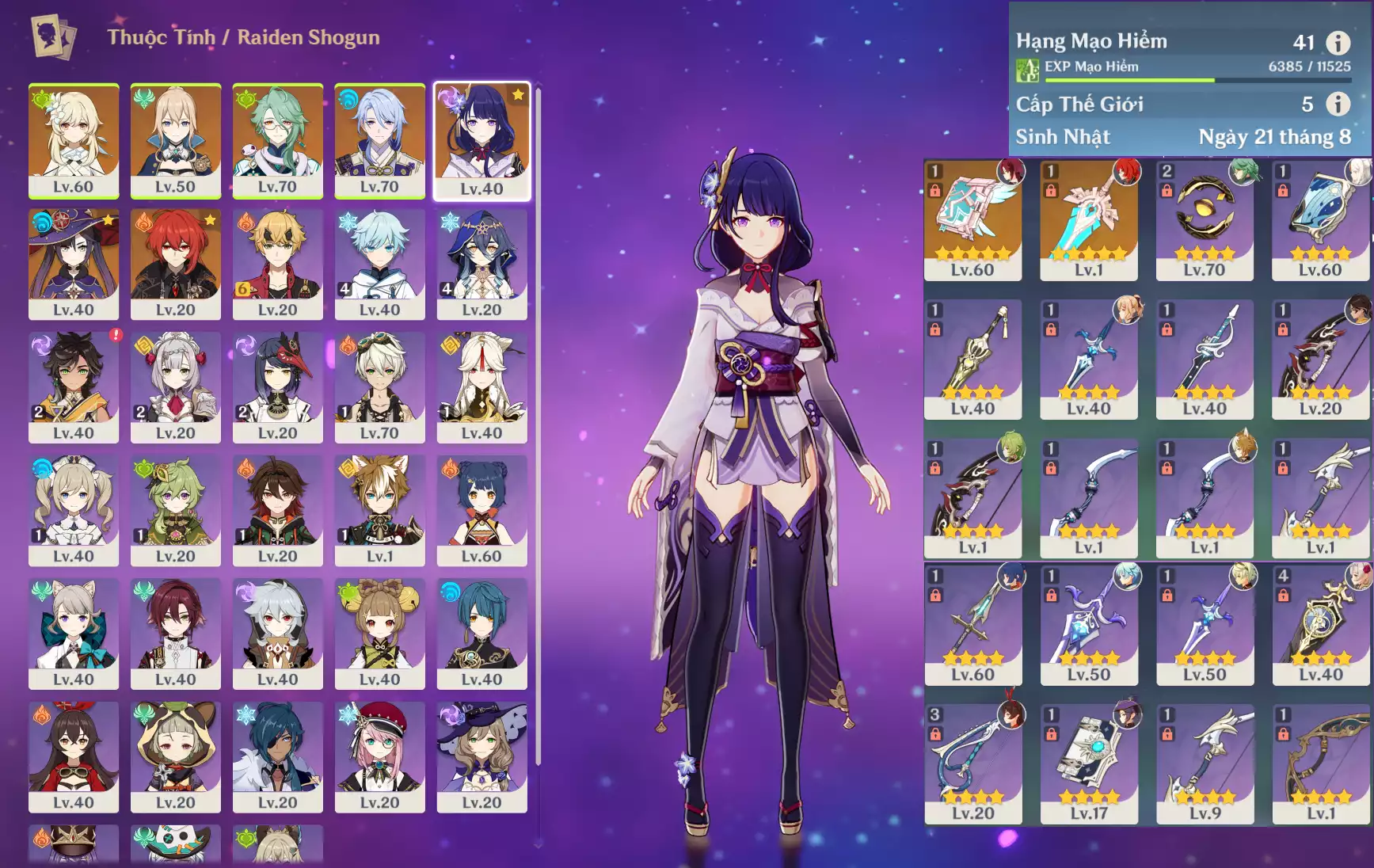Screen dimensions: 1374x868
Task: Select Amber with the red bunny ribbon
Action: (74, 756)
